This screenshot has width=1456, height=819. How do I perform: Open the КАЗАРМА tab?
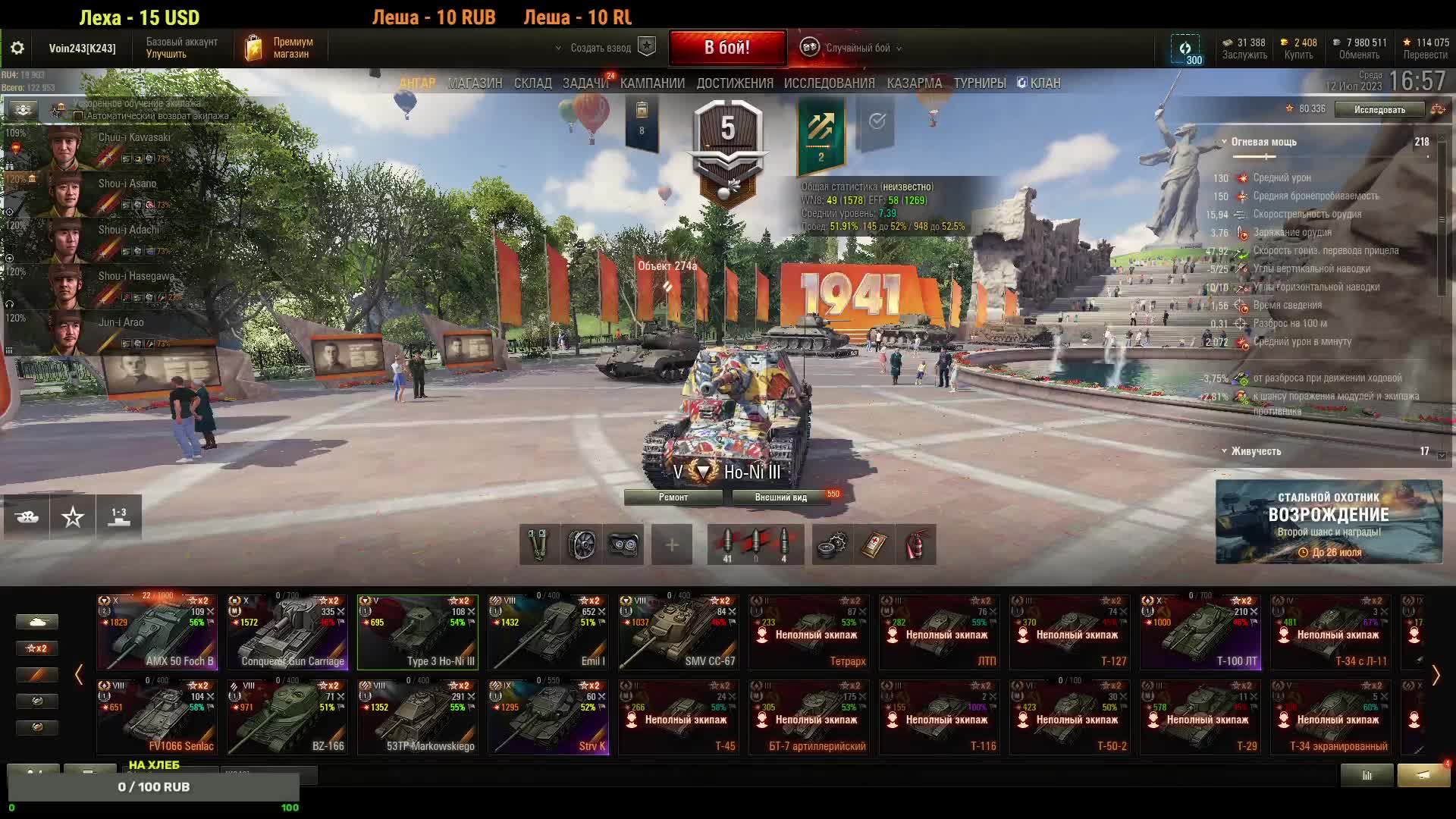[914, 83]
